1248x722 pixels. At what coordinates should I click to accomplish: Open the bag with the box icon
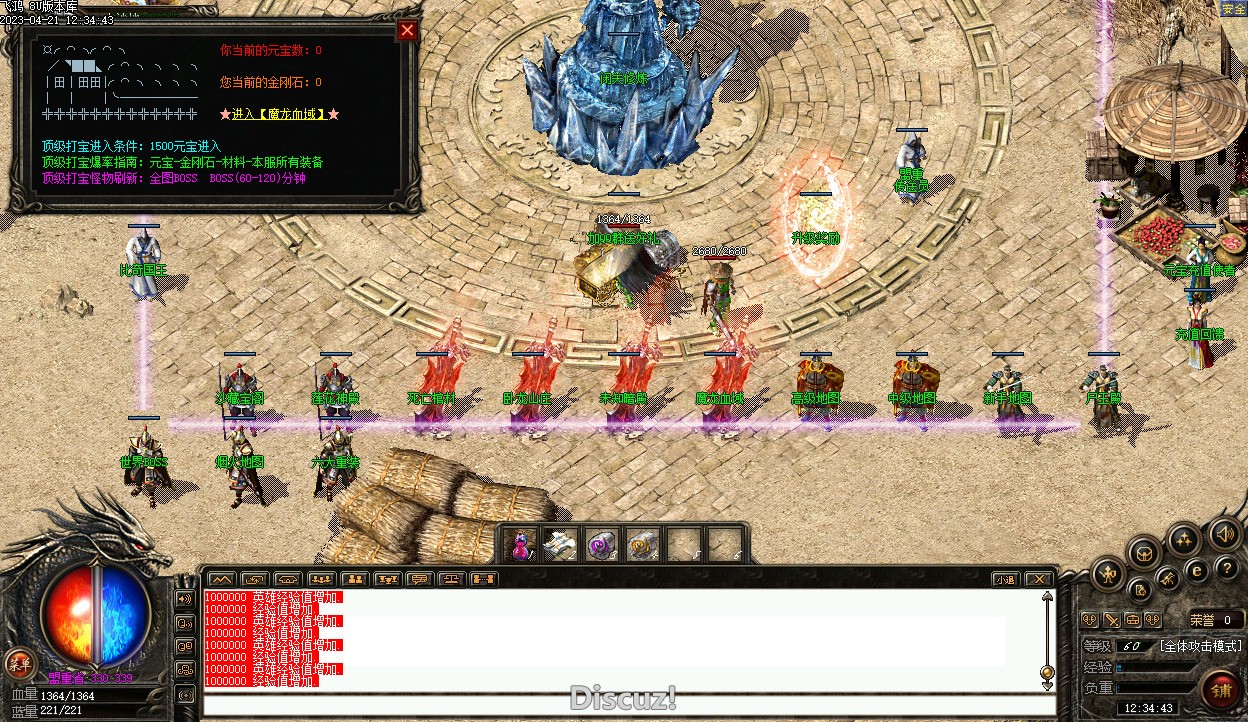point(1144,552)
